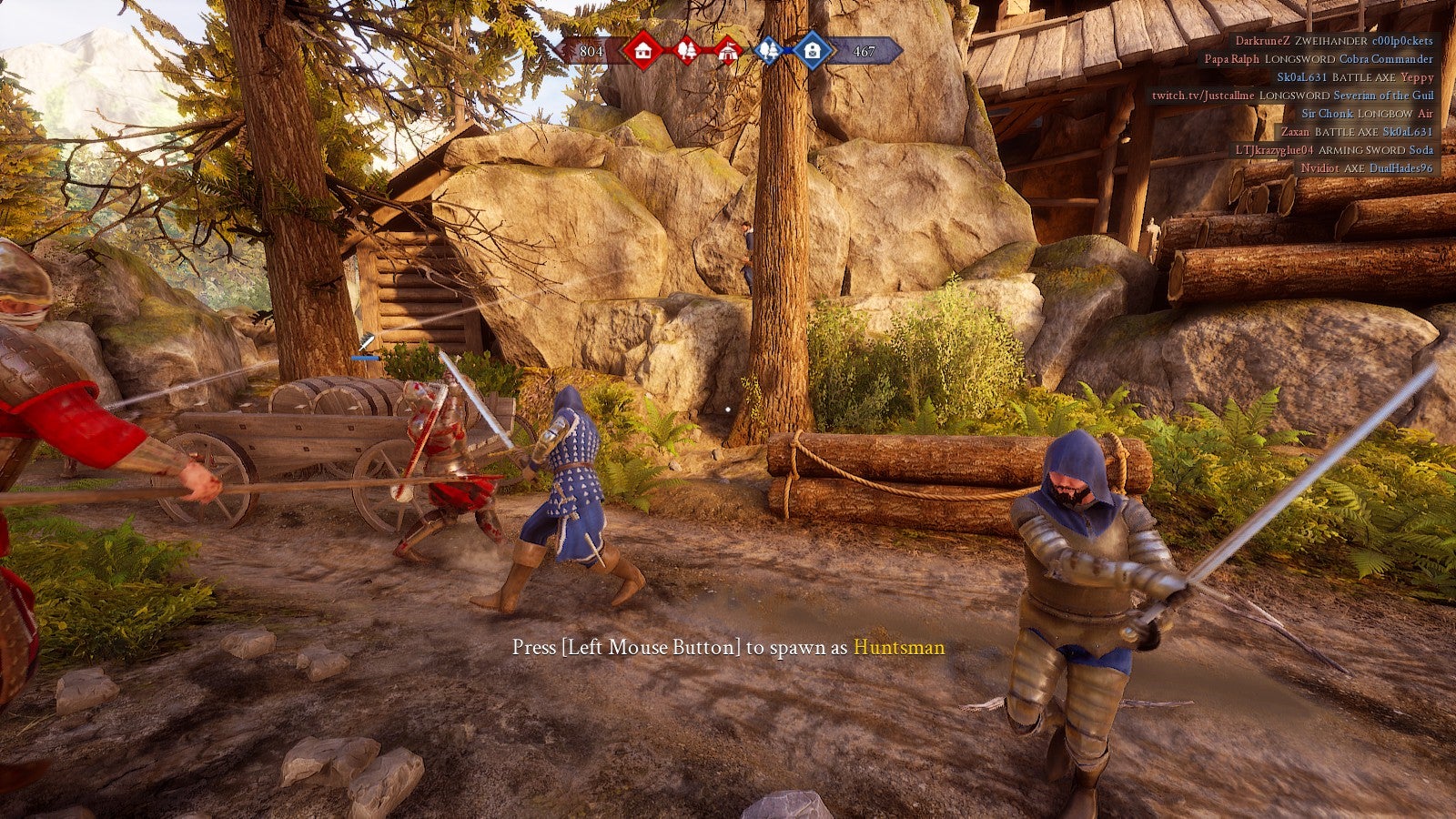Select the DarkruneZ Zweihander kill feed entry

coord(1333,41)
